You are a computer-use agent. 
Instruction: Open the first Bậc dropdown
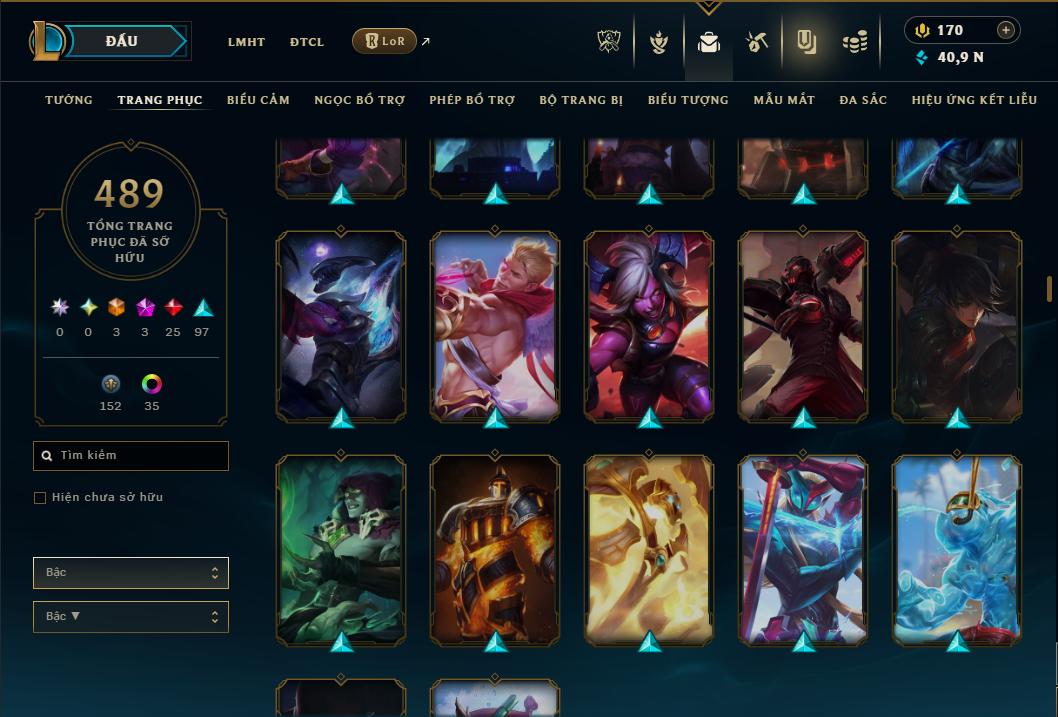click(x=131, y=573)
